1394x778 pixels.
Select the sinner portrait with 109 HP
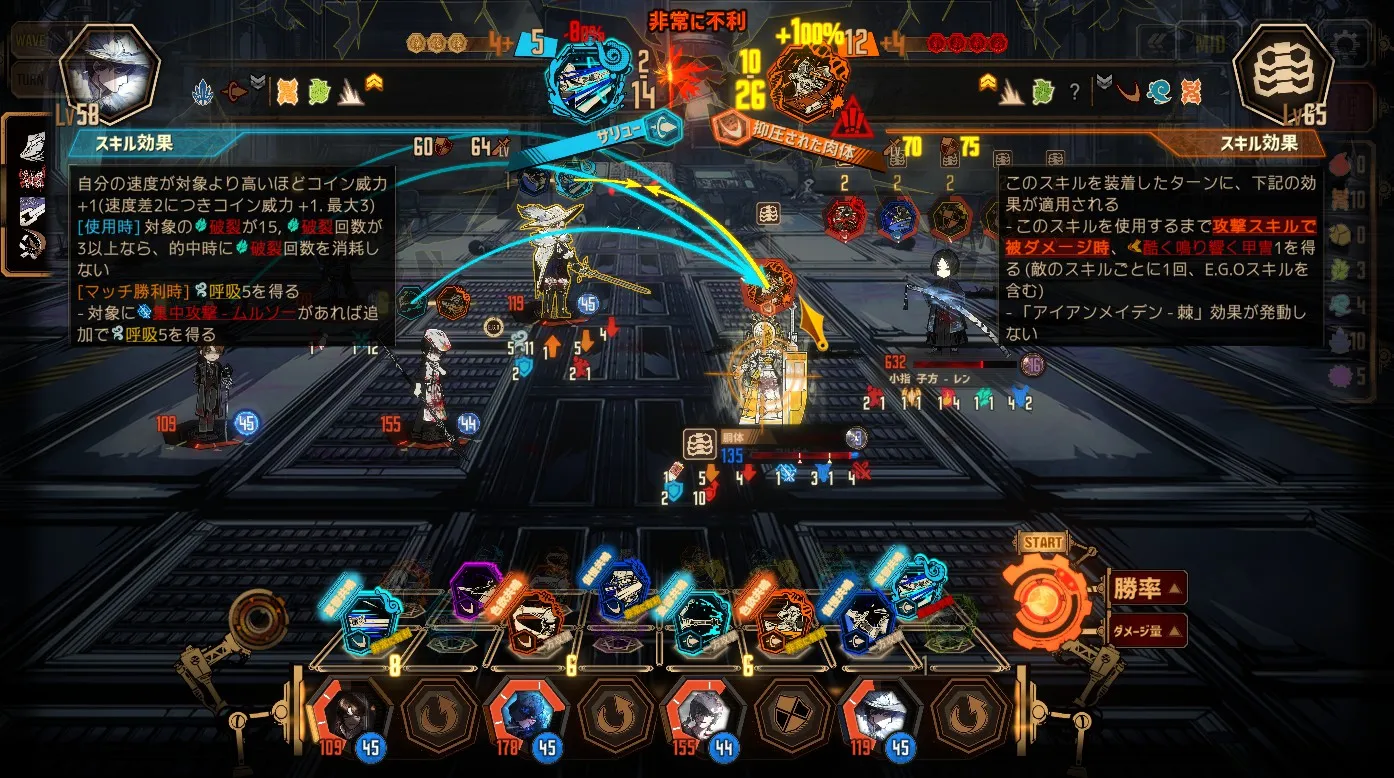pos(347,712)
